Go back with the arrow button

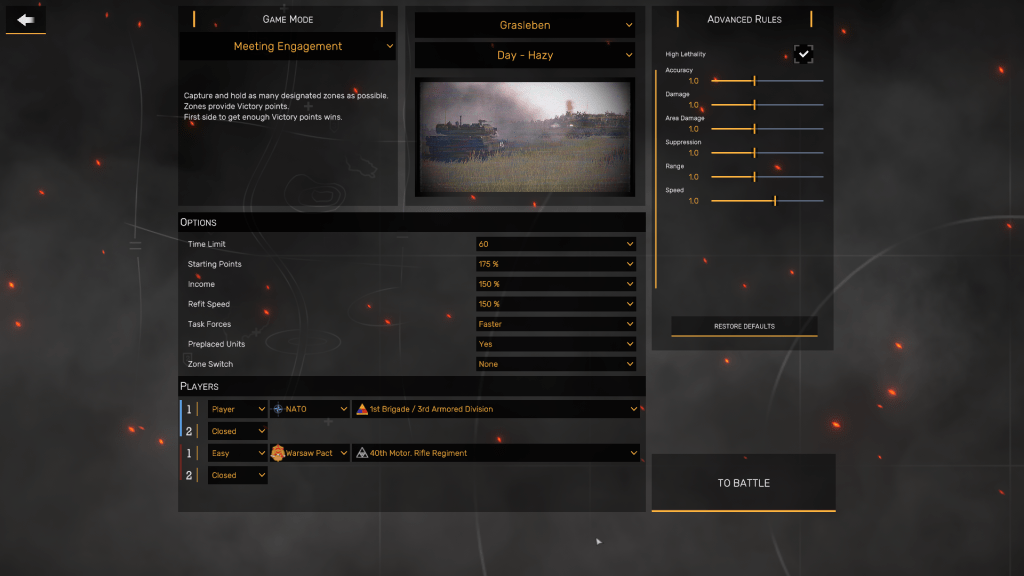click(26, 19)
